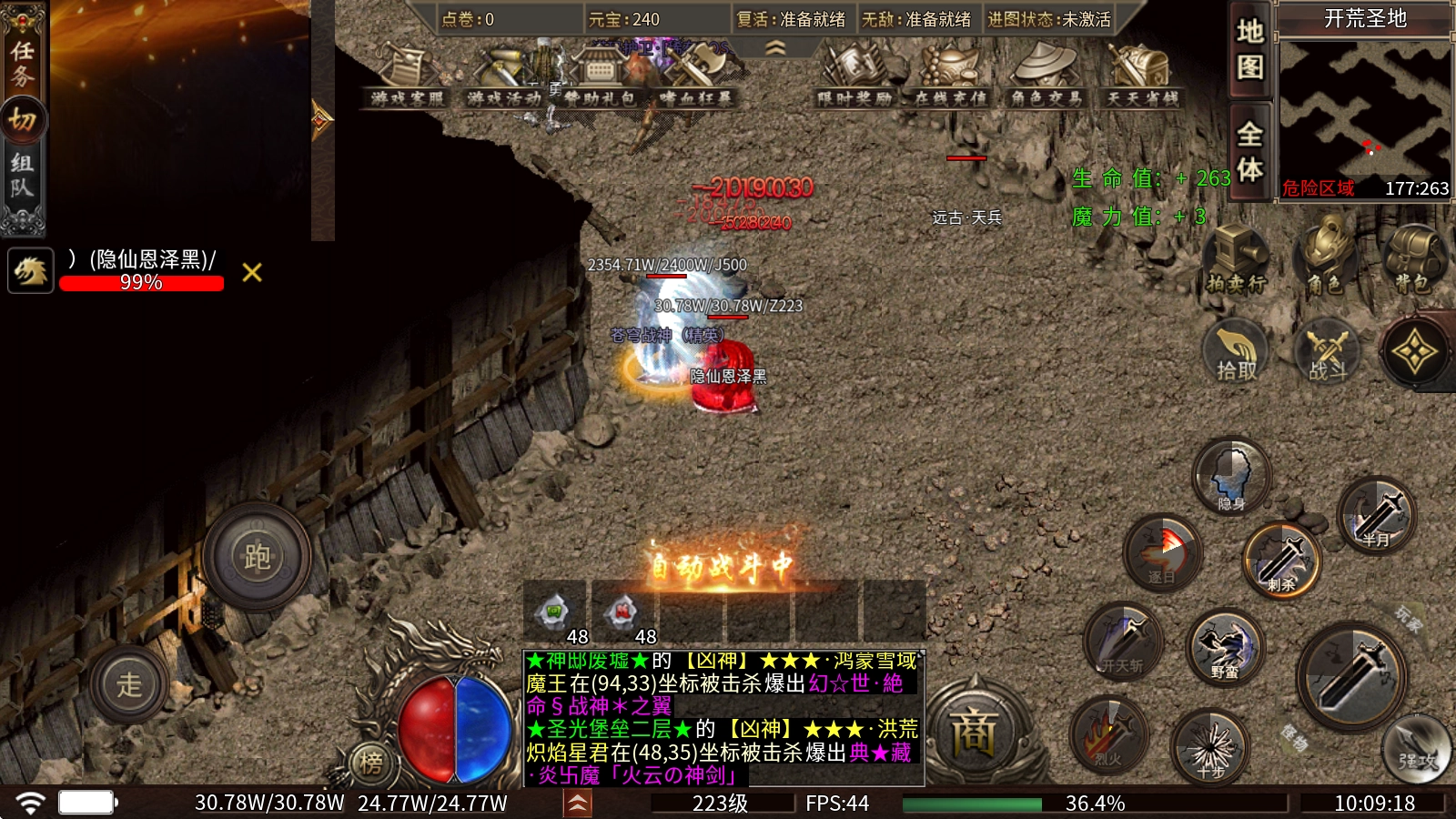Open the 任务 quest tab

click(x=22, y=62)
